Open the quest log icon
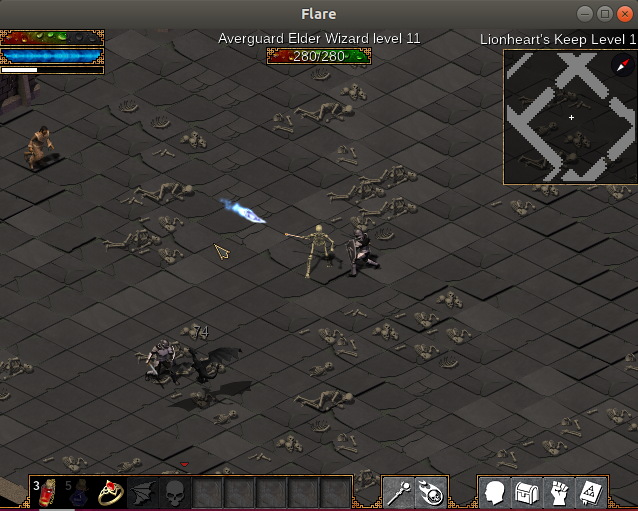Screen dimensions: 638x511 (x=591, y=493)
